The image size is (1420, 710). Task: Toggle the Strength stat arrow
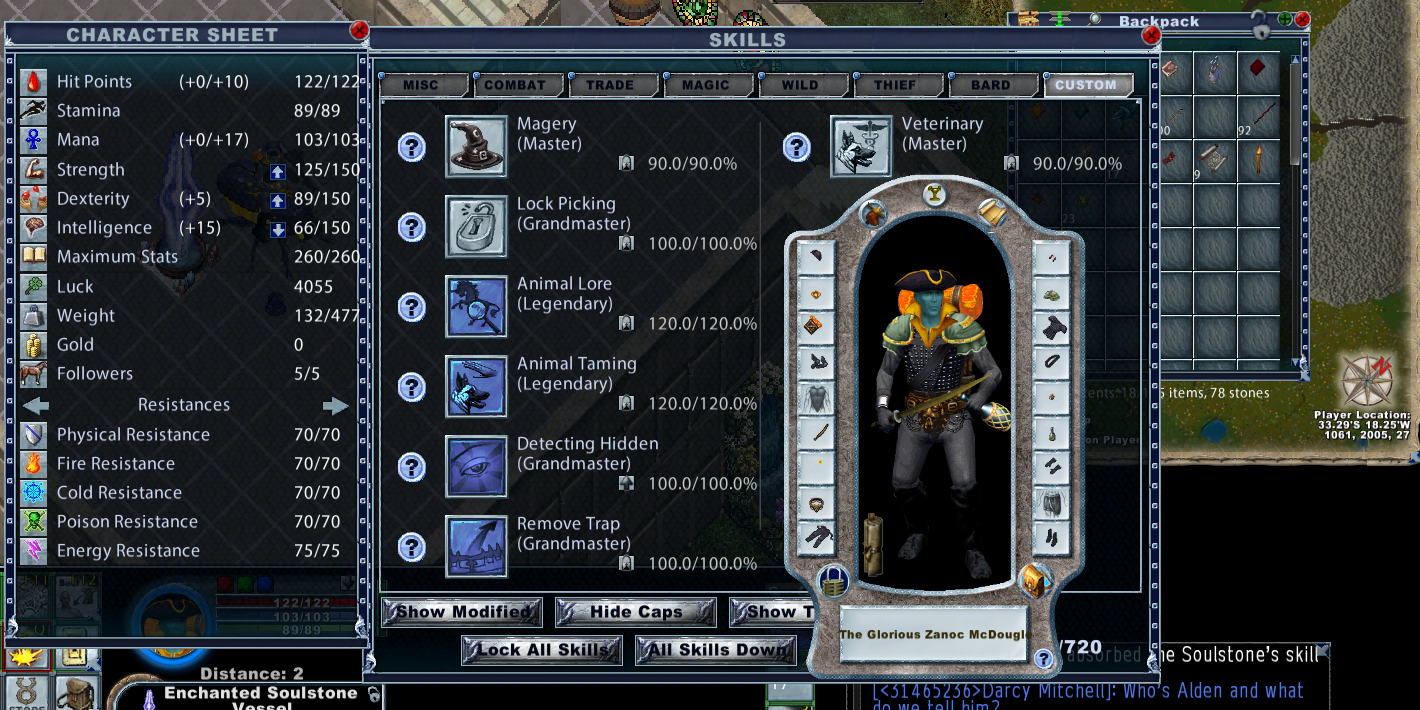279,171
